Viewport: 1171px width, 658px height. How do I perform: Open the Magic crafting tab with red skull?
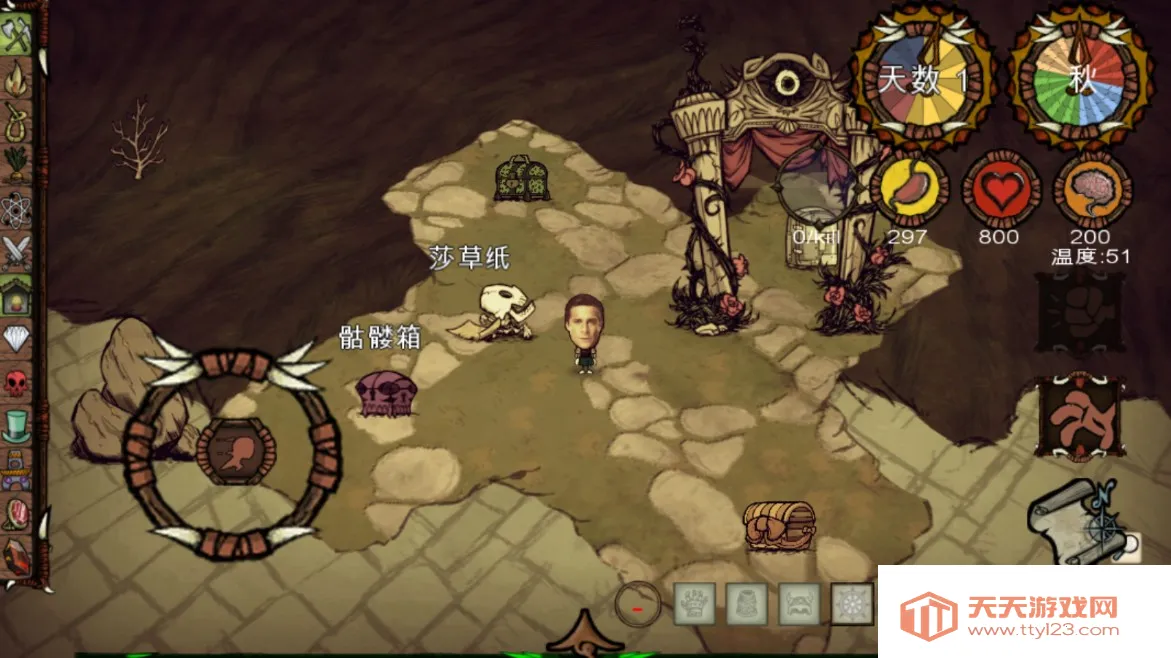(x=17, y=382)
